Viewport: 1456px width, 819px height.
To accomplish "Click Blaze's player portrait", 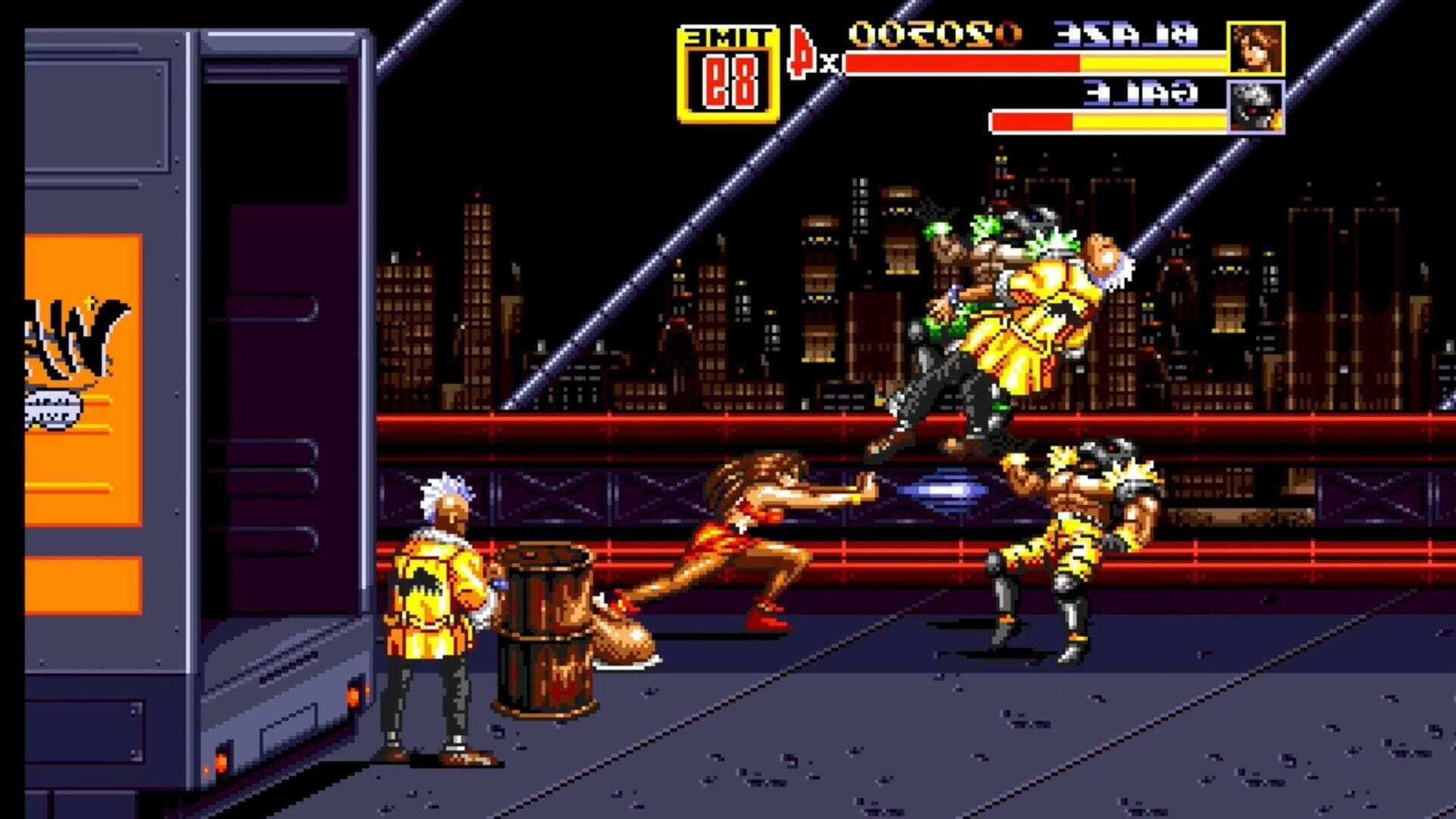I will click(1255, 49).
